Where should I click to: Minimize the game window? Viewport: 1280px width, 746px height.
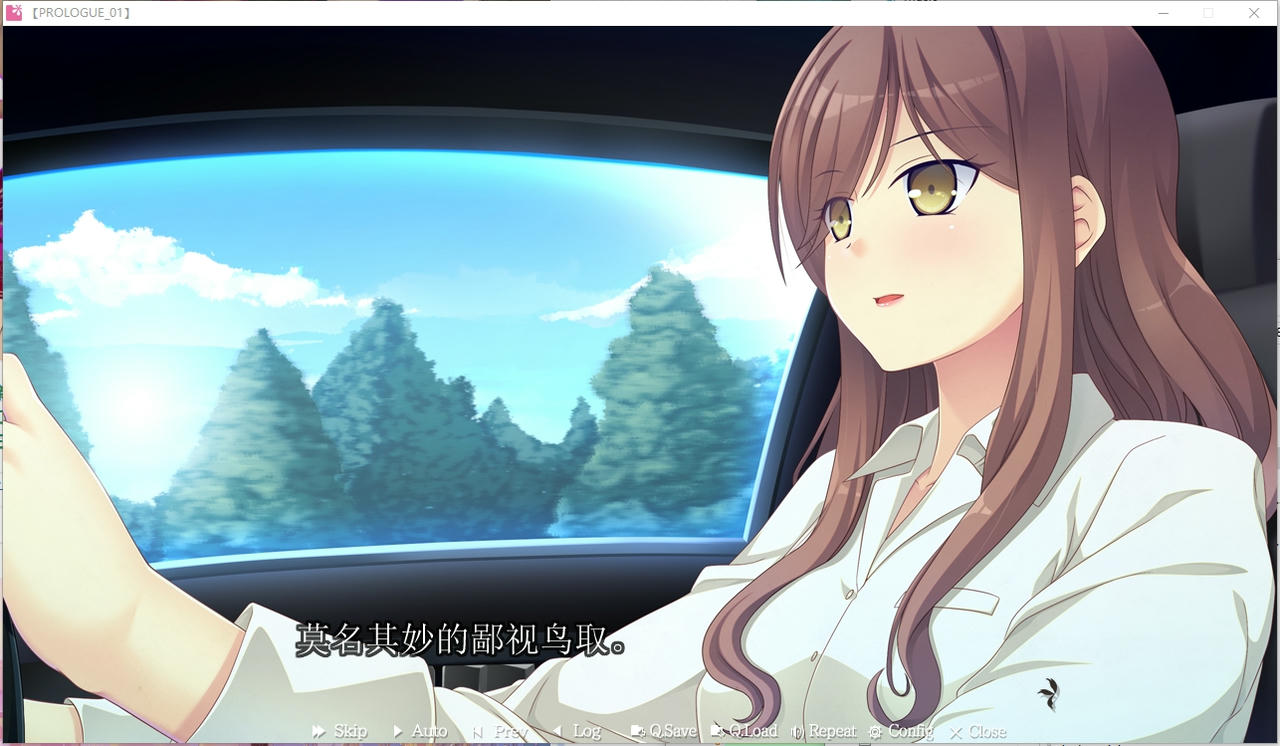1163,13
